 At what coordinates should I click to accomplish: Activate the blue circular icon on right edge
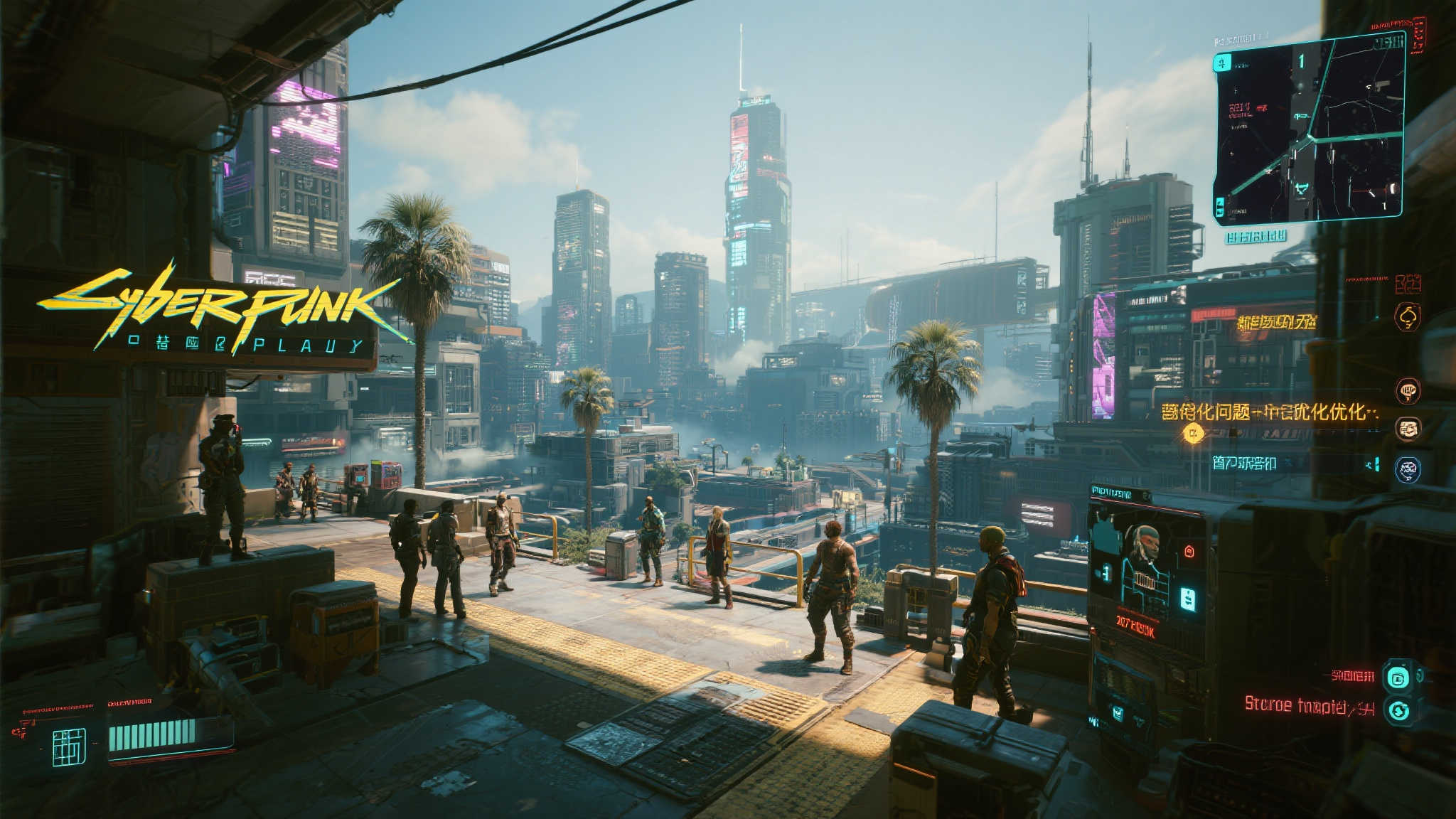pos(1408,469)
